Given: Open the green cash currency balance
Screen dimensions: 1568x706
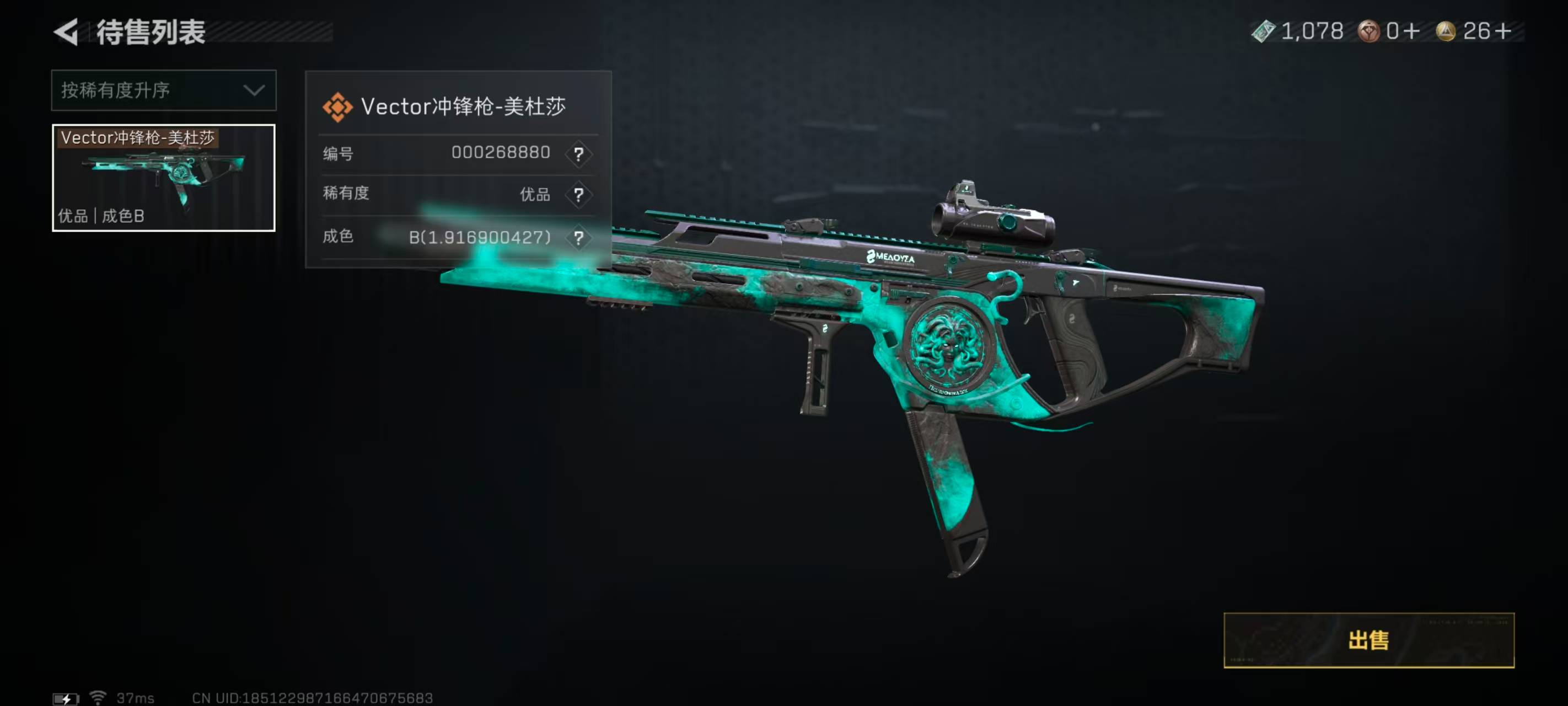Looking at the screenshot, I should [1297, 31].
